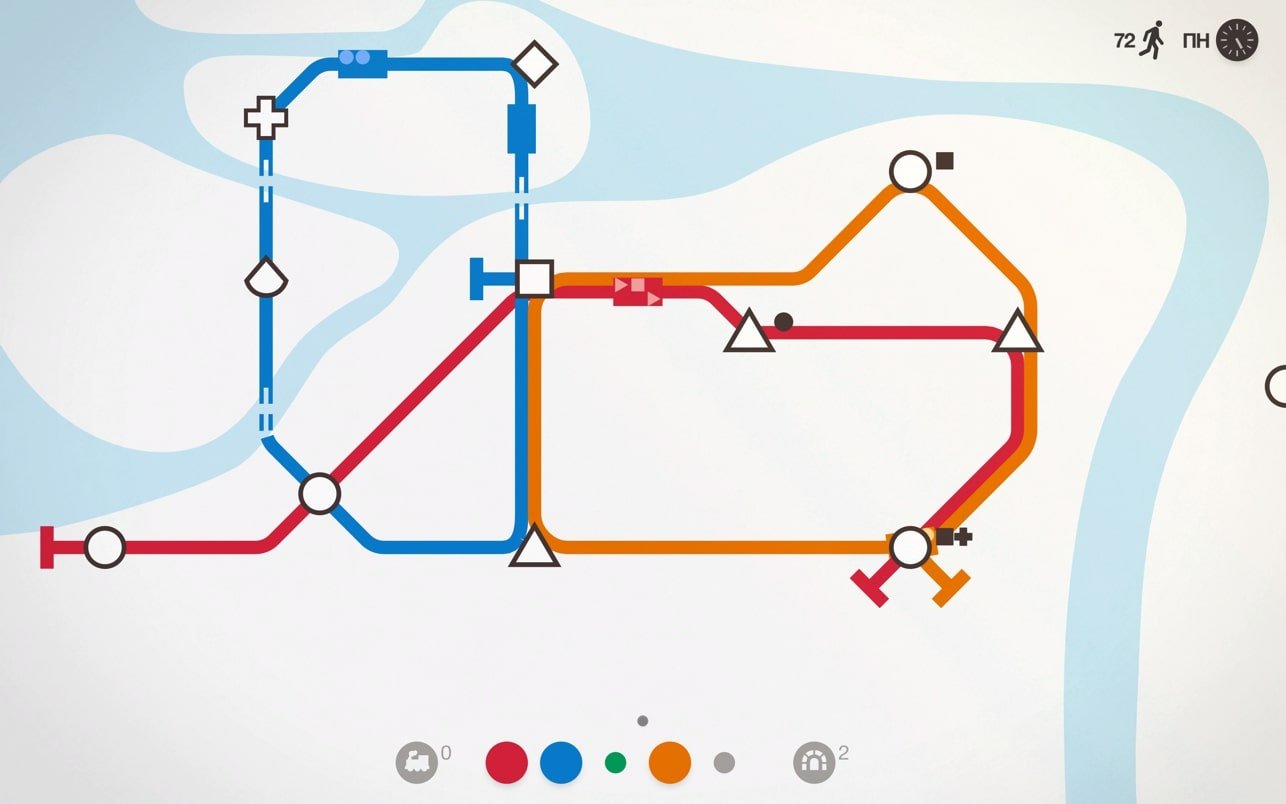Click the clock to control game speed

coord(1237,41)
